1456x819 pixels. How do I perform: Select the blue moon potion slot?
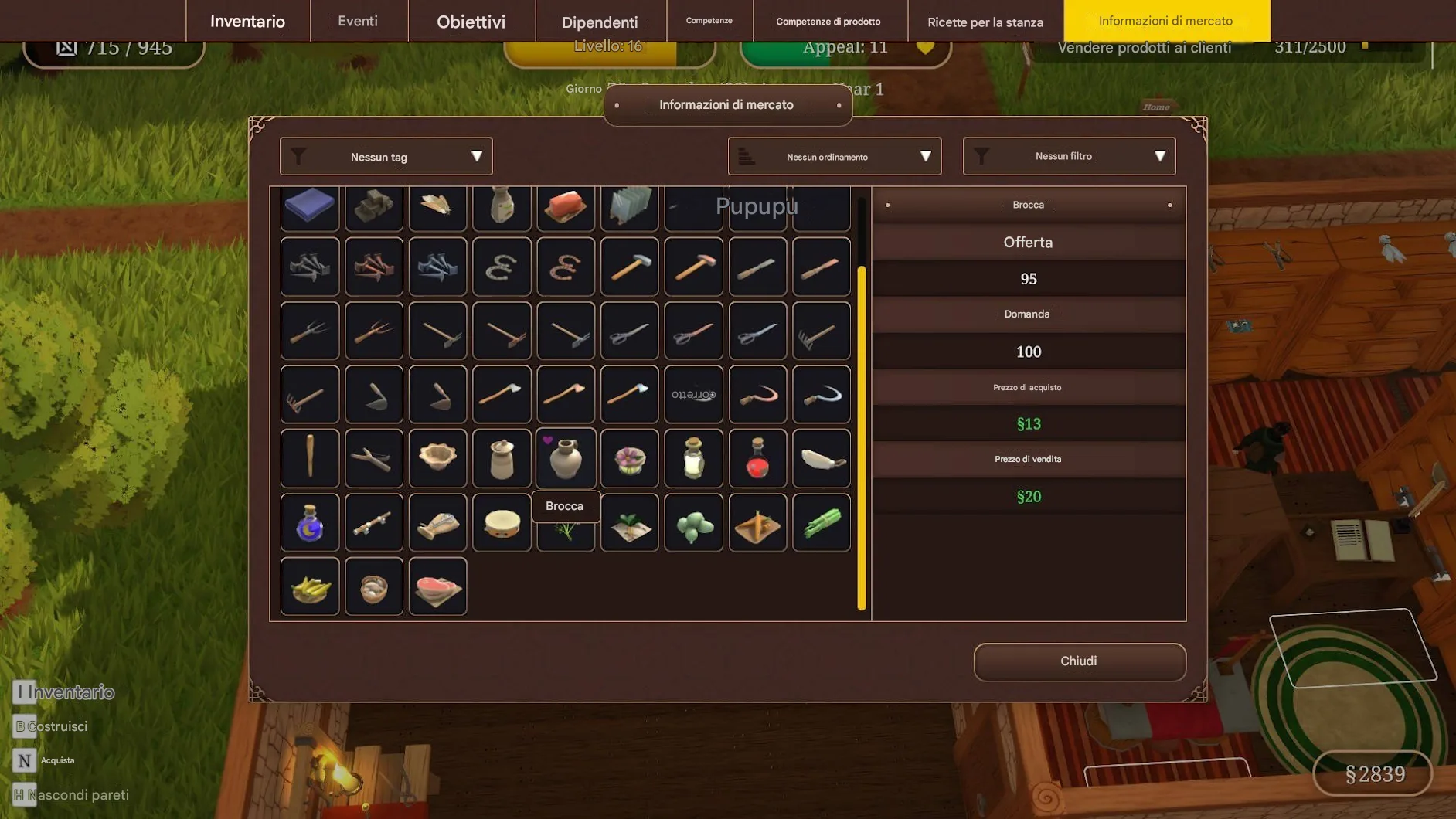click(310, 523)
